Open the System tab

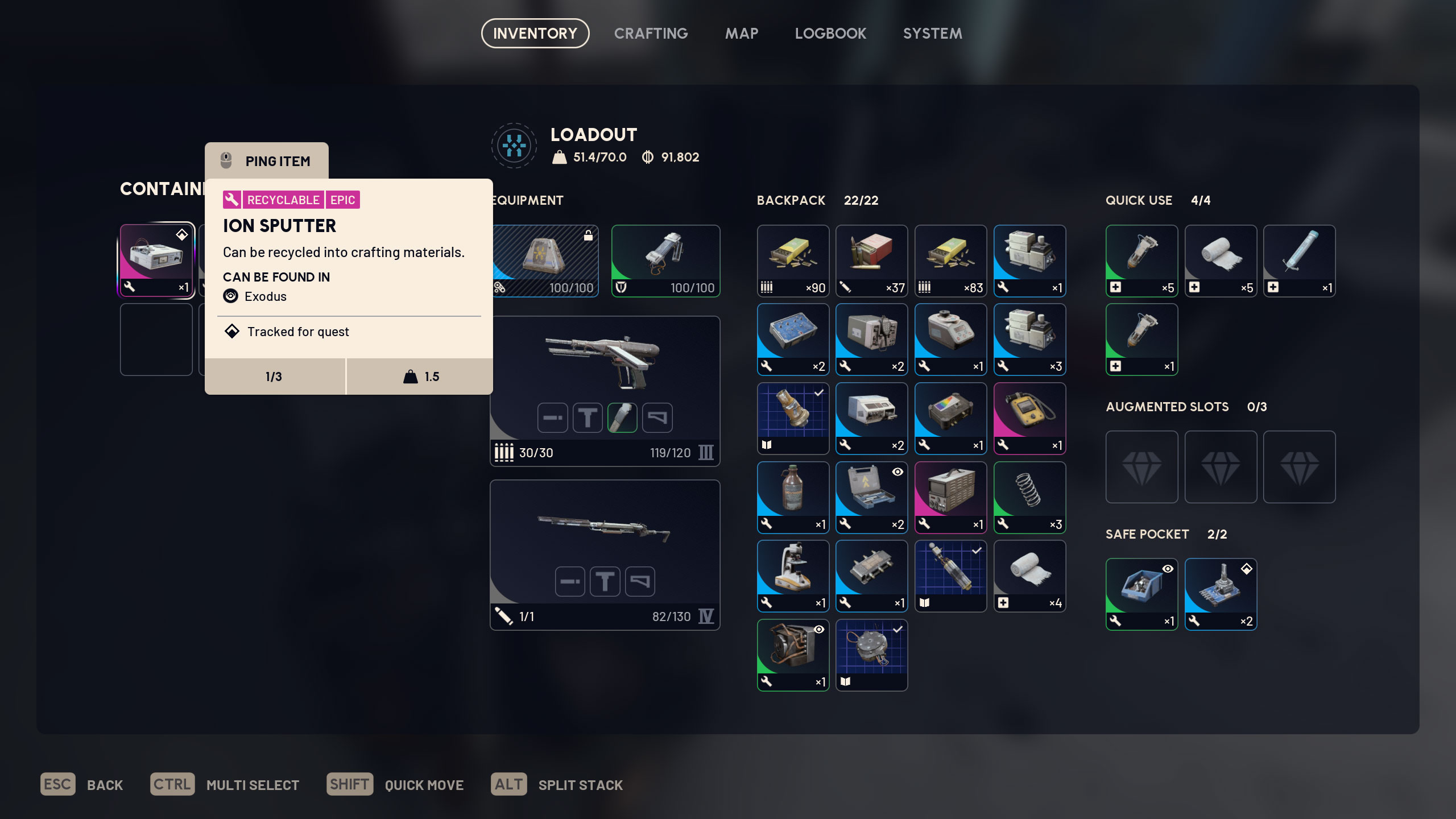click(x=932, y=34)
